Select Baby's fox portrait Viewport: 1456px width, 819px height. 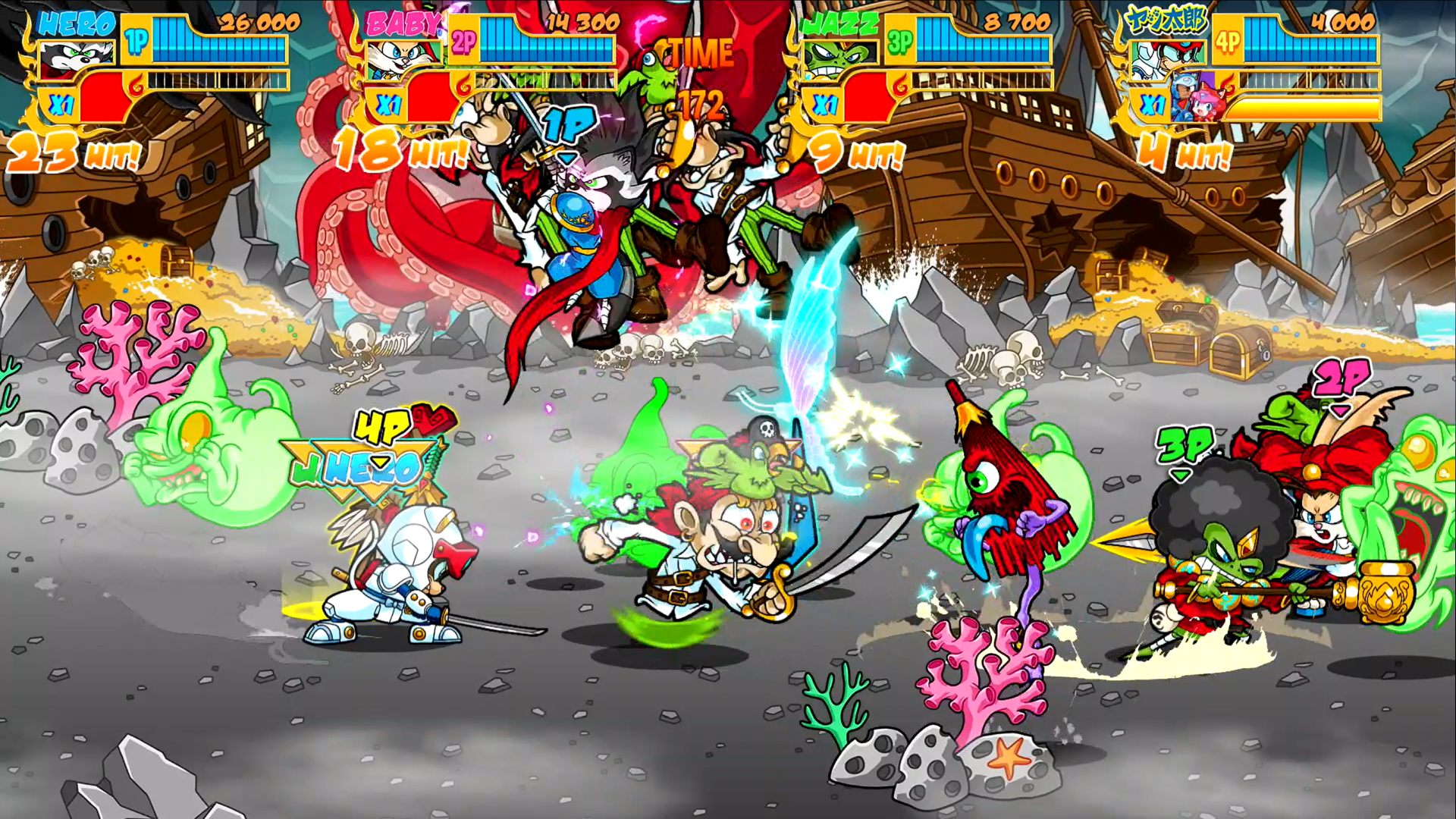click(402, 59)
